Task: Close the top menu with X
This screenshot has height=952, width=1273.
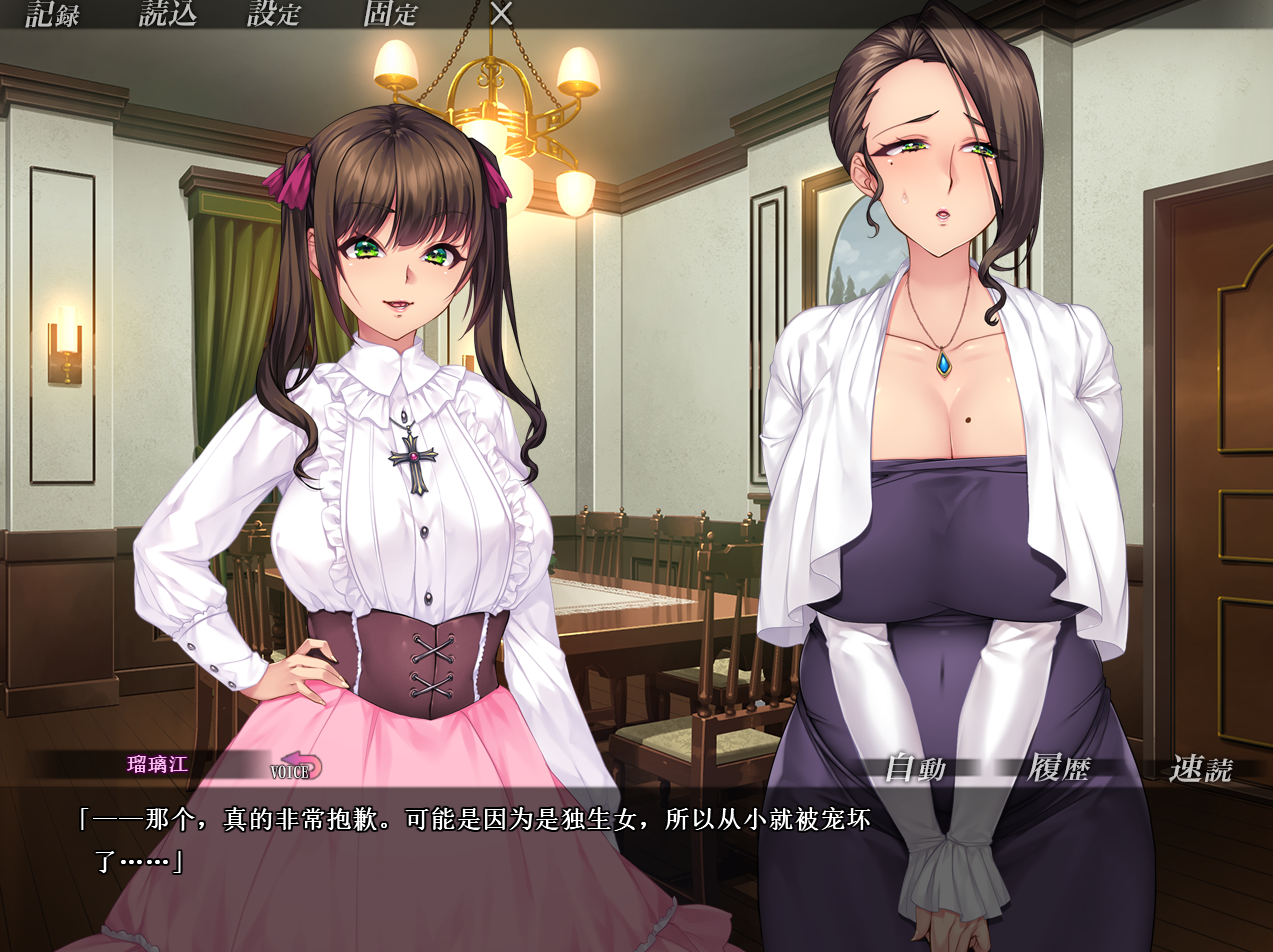Action: point(501,14)
